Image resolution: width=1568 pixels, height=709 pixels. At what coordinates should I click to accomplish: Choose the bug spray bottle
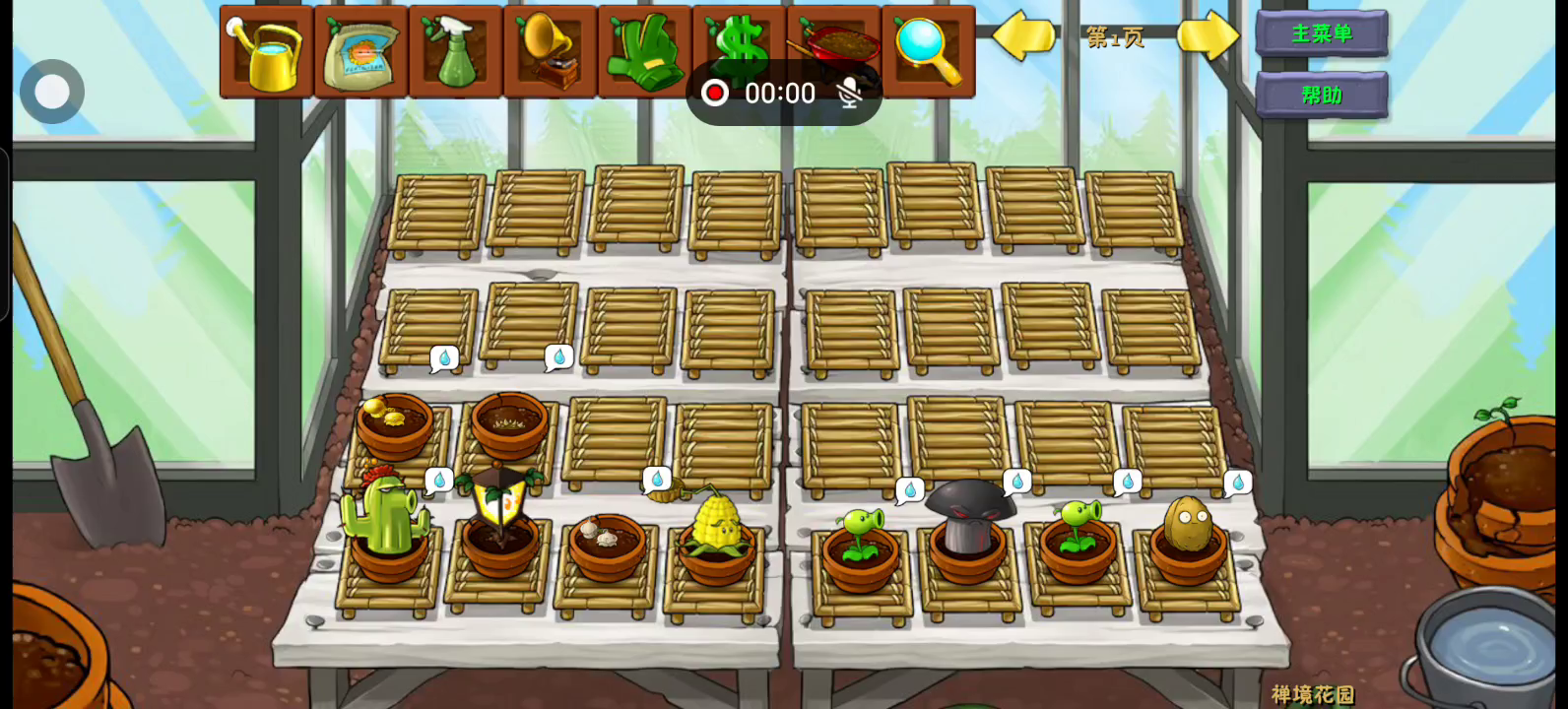click(455, 51)
